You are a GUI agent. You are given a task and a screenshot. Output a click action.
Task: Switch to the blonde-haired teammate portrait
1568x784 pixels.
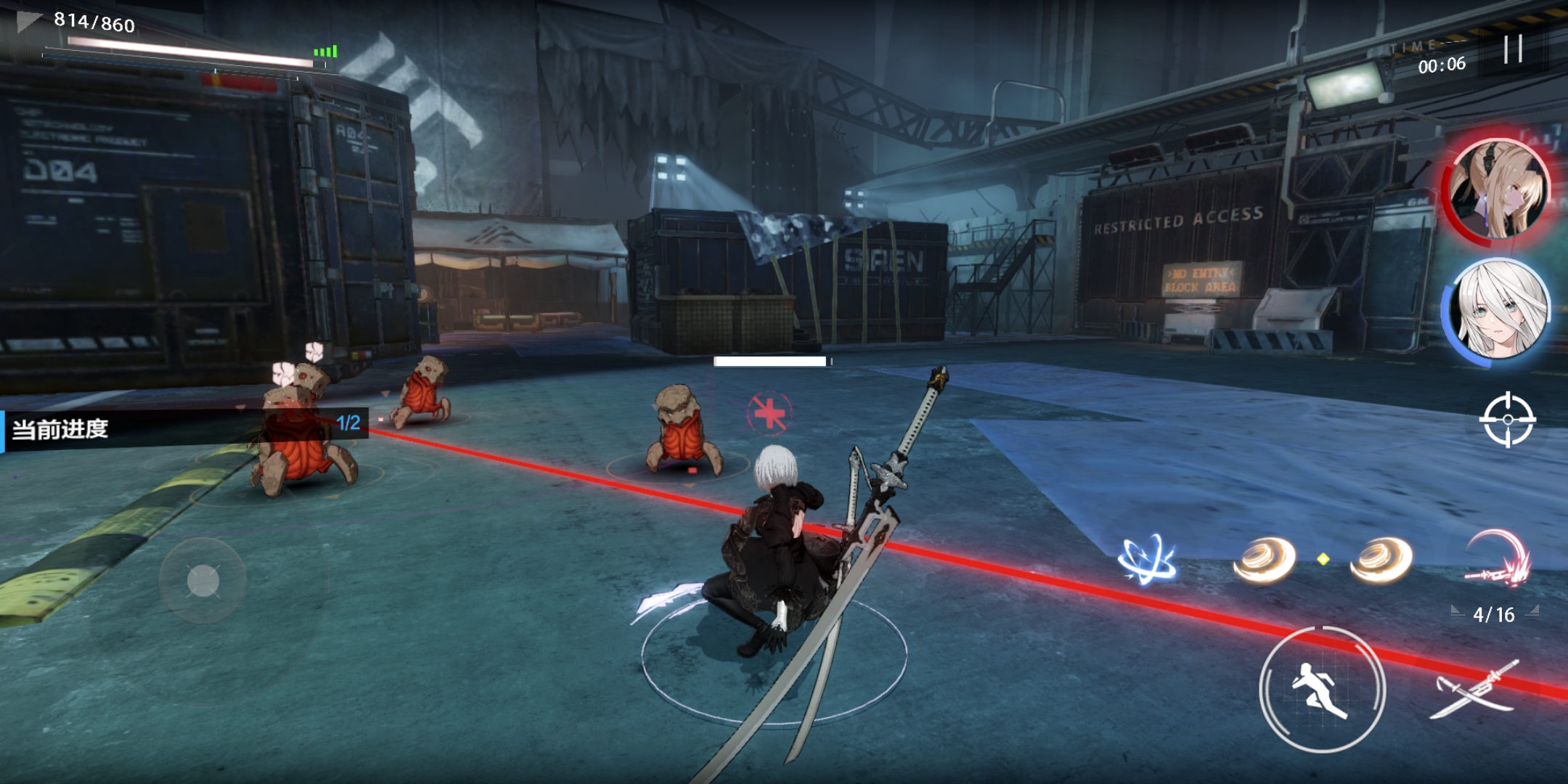1498,189
